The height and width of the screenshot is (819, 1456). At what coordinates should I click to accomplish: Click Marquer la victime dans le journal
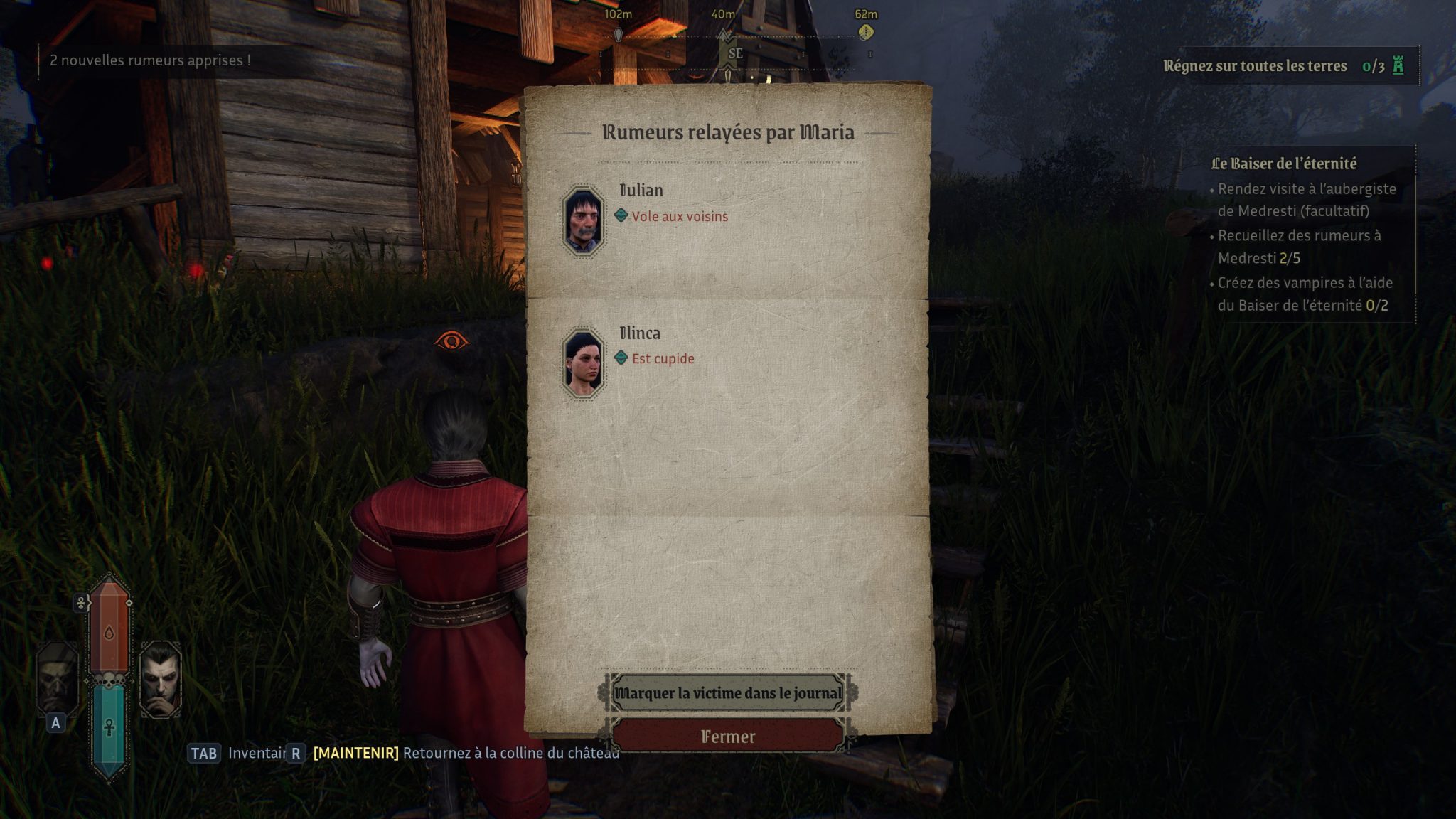pos(727,693)
